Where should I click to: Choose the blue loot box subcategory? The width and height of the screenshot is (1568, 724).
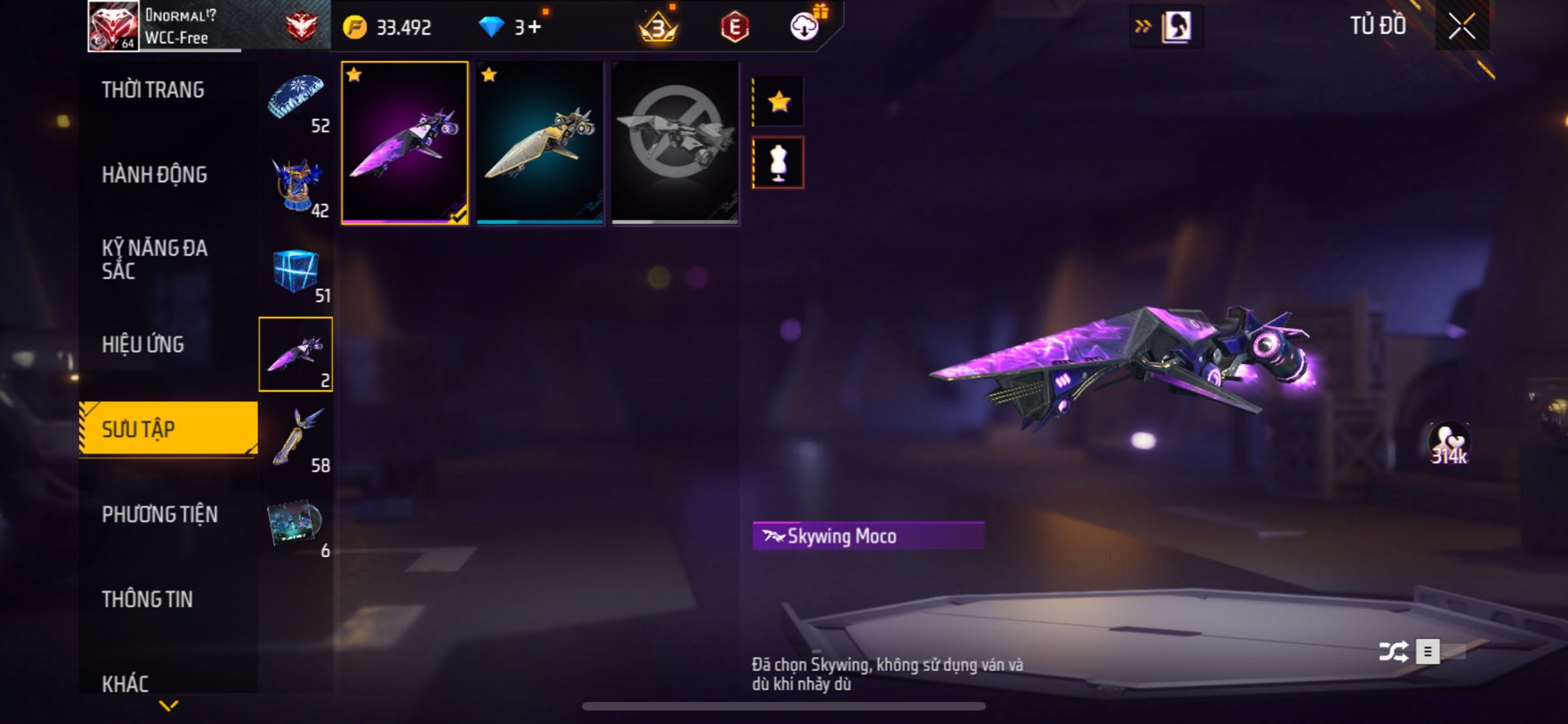point(296,270)
